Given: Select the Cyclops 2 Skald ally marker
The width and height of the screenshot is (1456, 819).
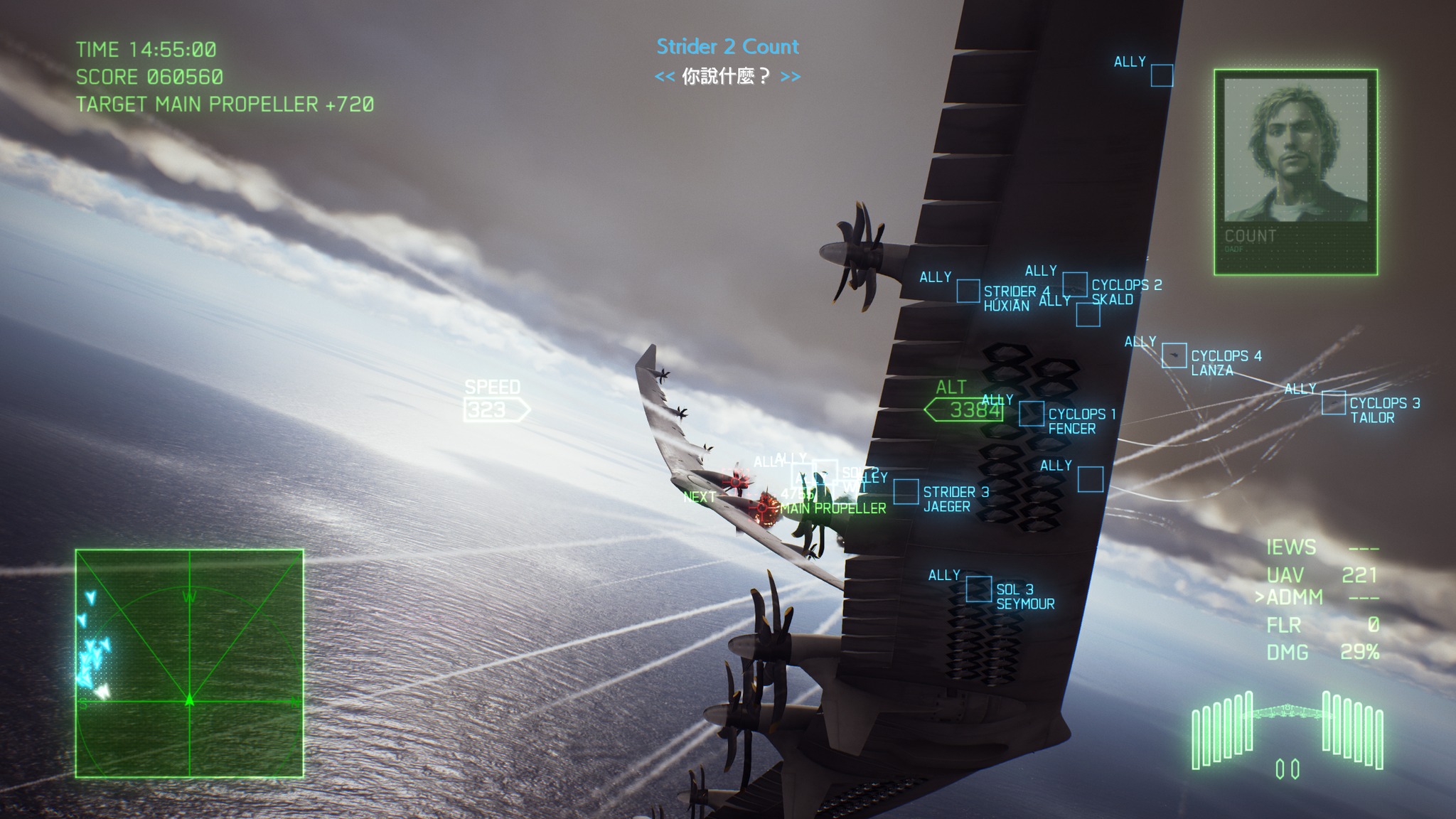Looking at the screenshot, I should tap(1074, 284).
